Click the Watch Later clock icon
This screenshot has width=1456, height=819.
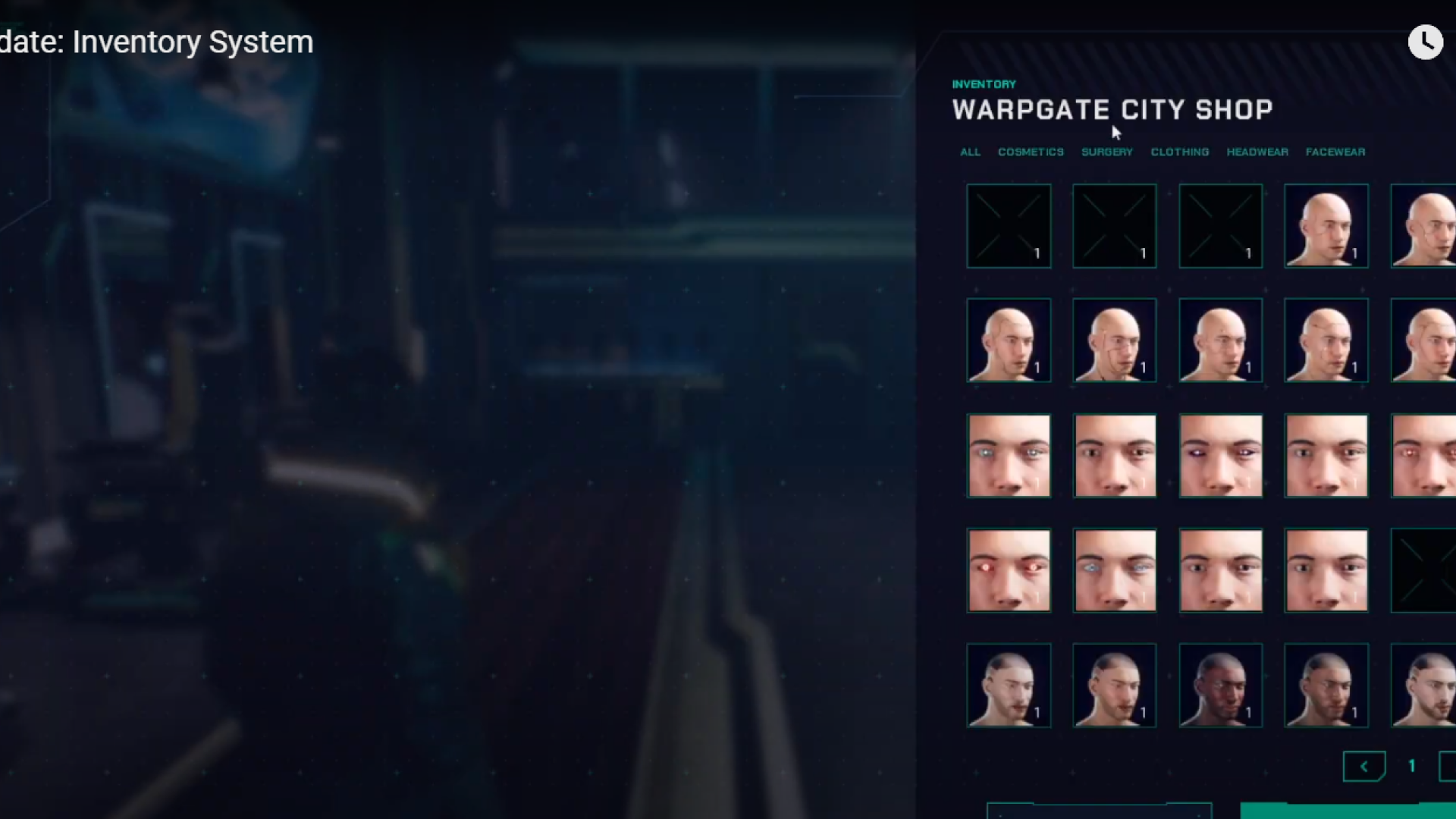[x=1425, y=42]
